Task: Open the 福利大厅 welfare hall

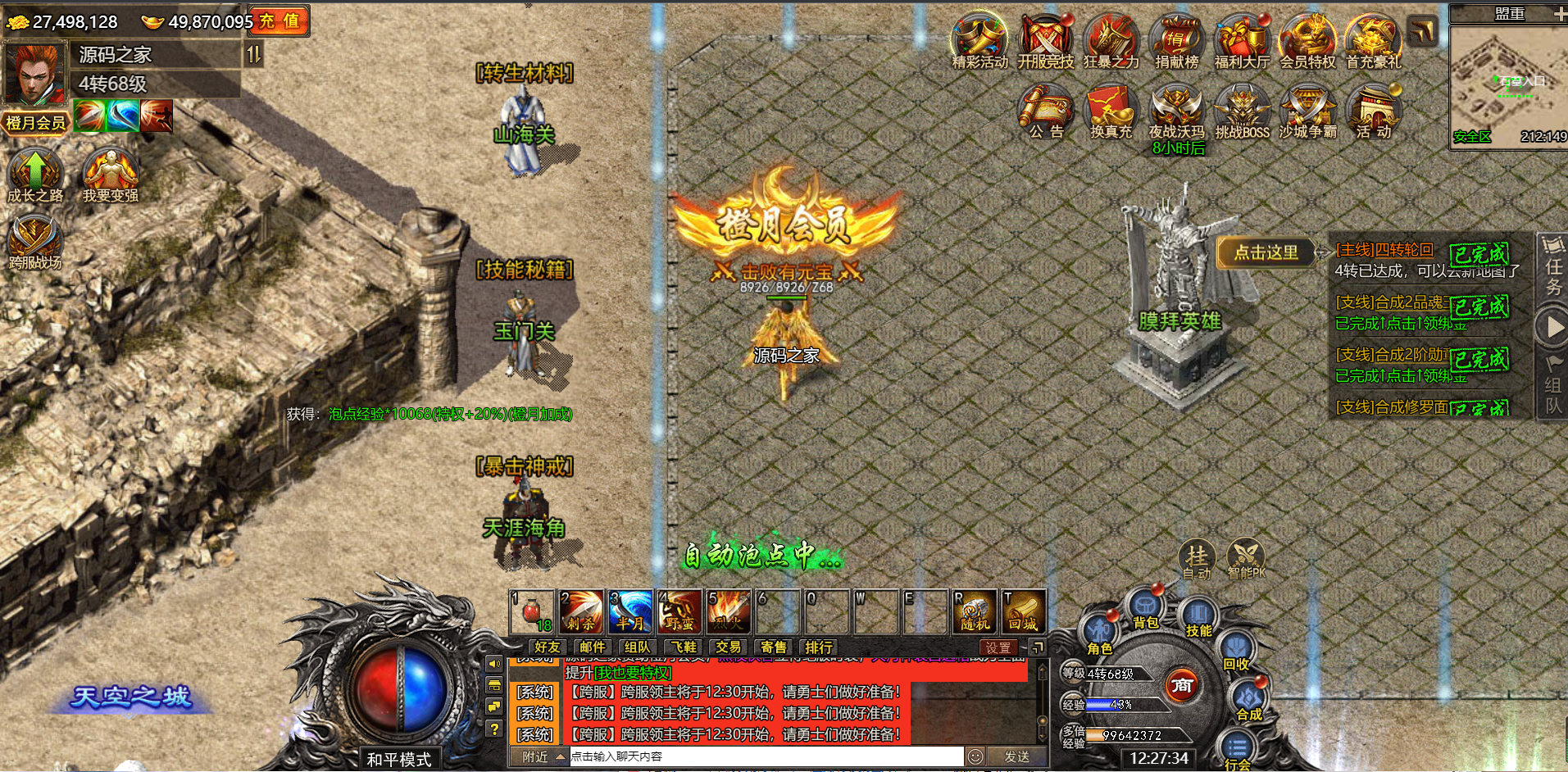Action: 1242,41
